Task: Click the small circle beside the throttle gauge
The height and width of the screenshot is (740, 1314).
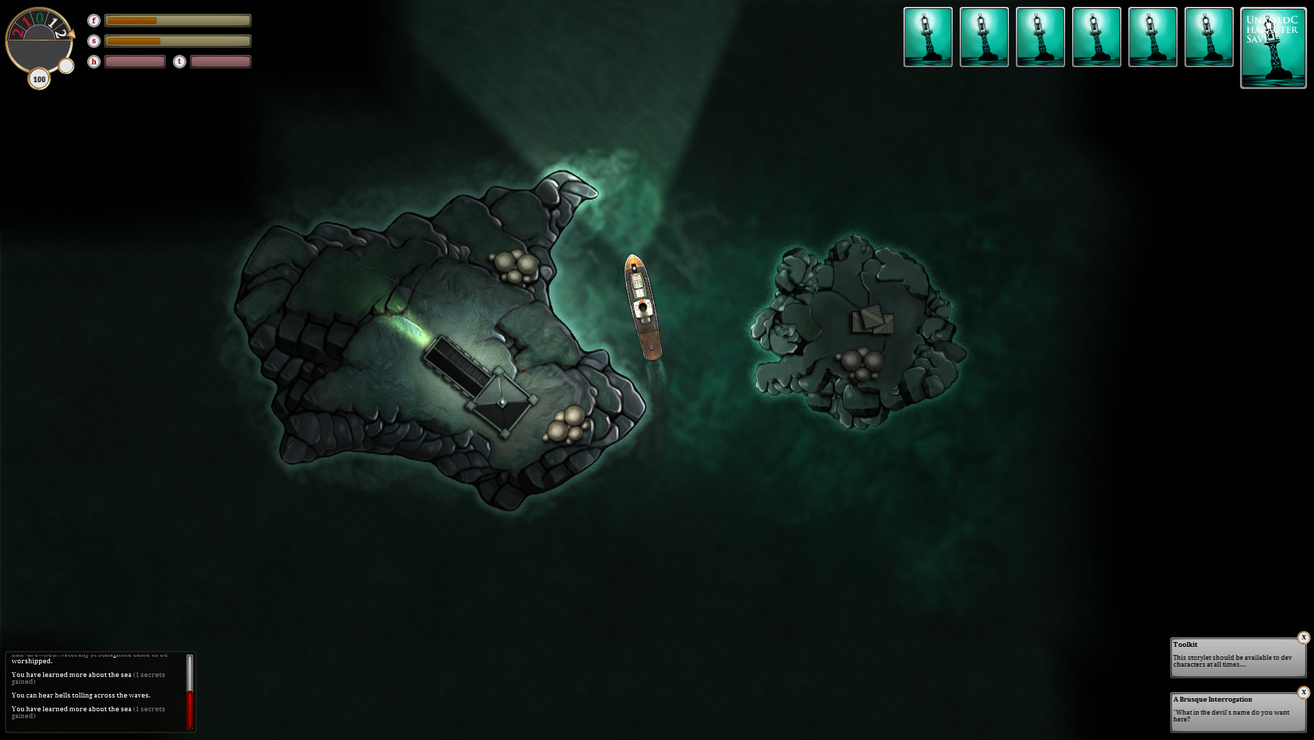Action: [65, 66]
